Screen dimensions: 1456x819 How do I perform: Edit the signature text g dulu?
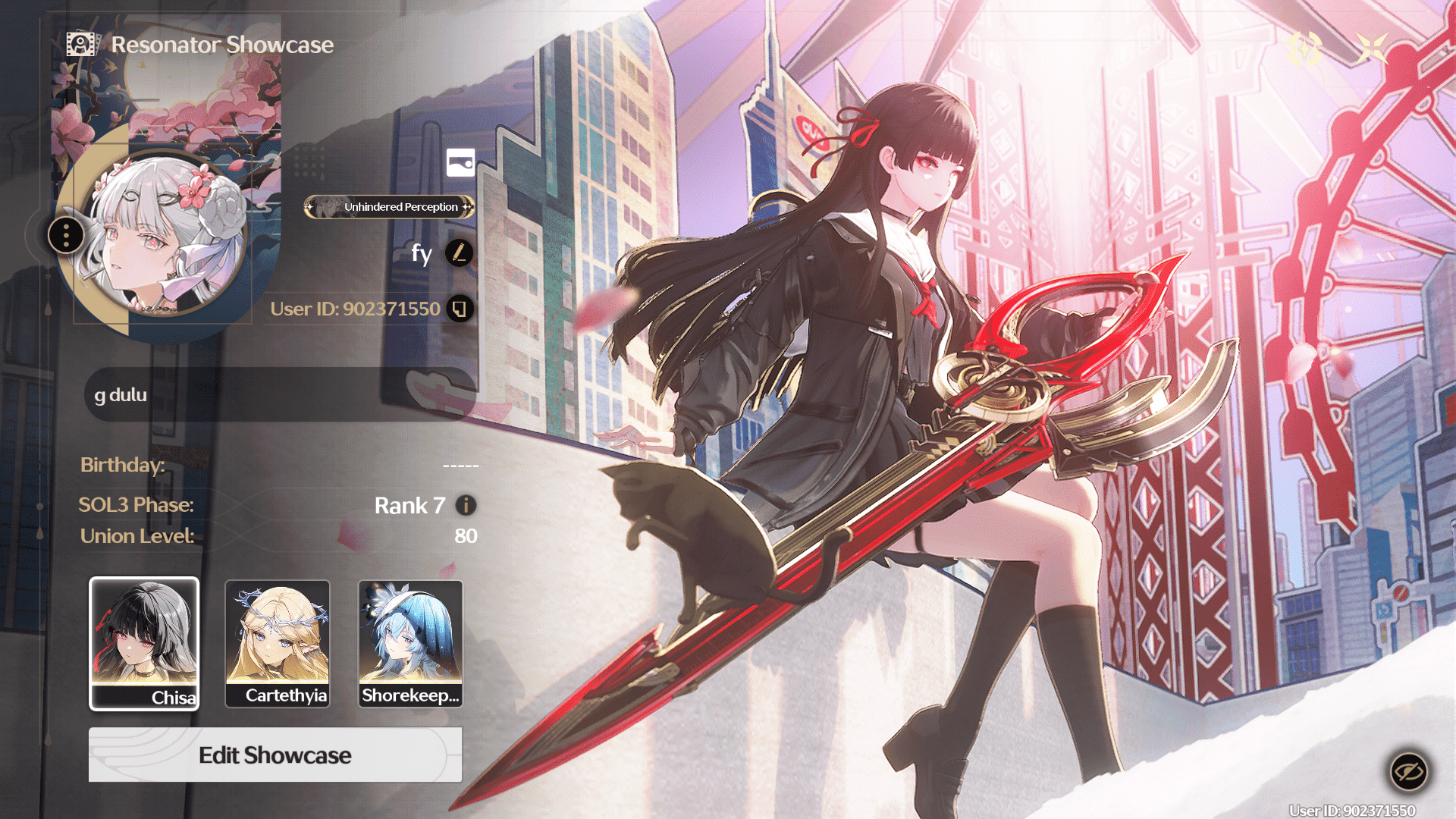[279, 394]
